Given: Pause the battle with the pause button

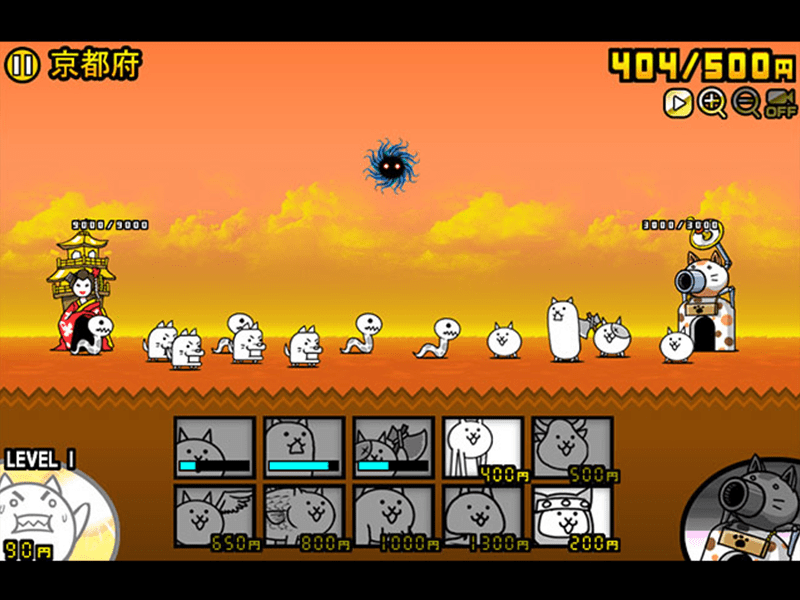Looking at the screenshot, I should click(20, 66).
